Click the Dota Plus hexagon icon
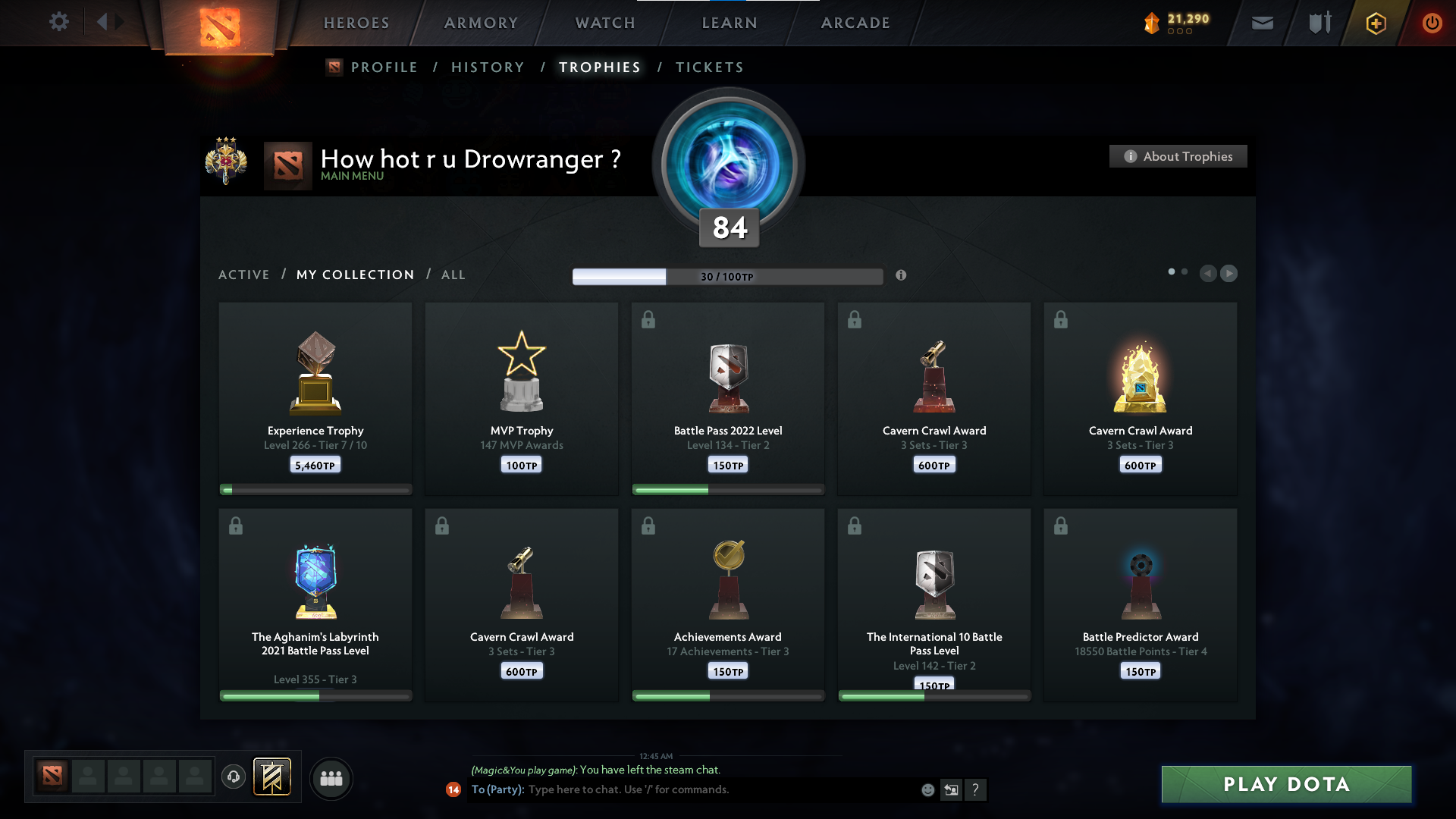1456x819 pixels. coord(1375,23)
